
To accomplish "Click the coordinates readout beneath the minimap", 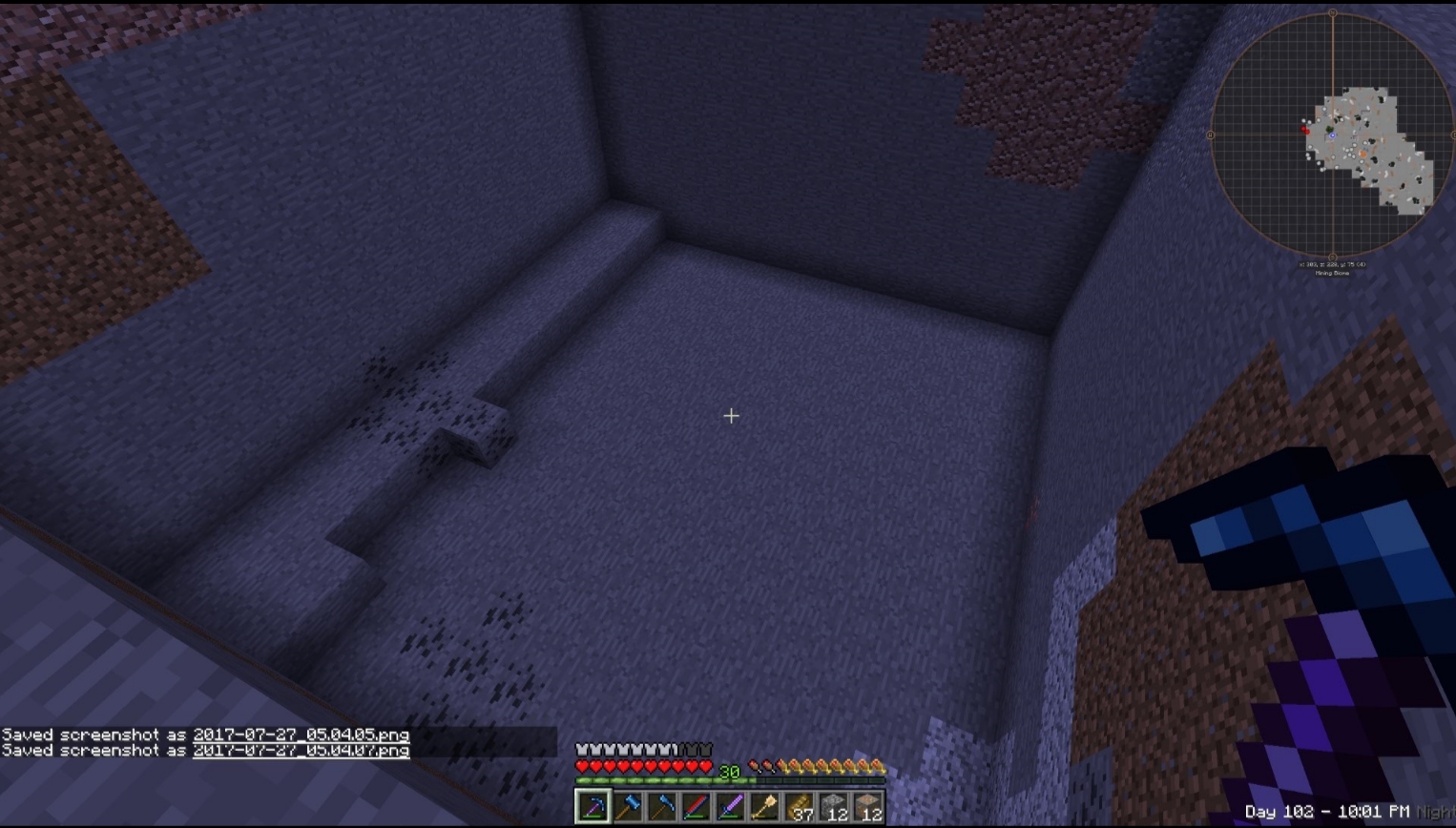I will pyautogui.click(x=1331, y=263).
